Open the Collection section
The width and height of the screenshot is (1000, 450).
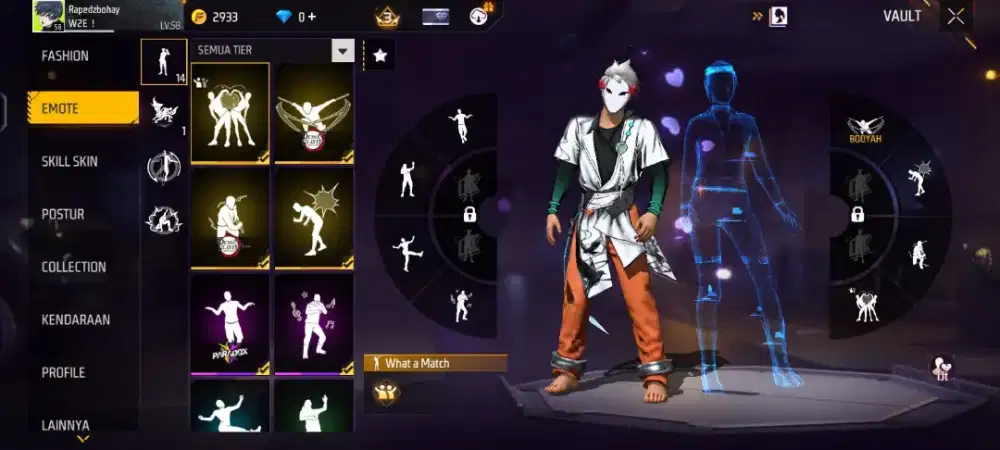74,267
